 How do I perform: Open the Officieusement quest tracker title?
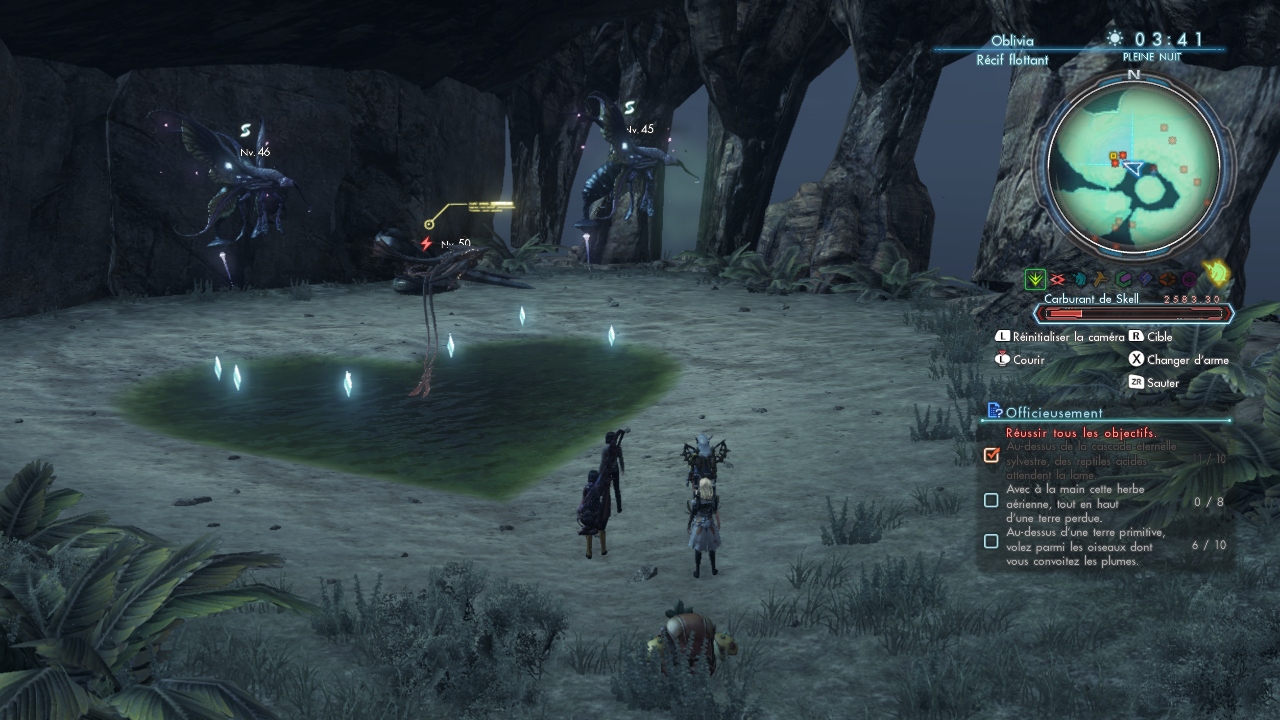tap(1053, 412)
